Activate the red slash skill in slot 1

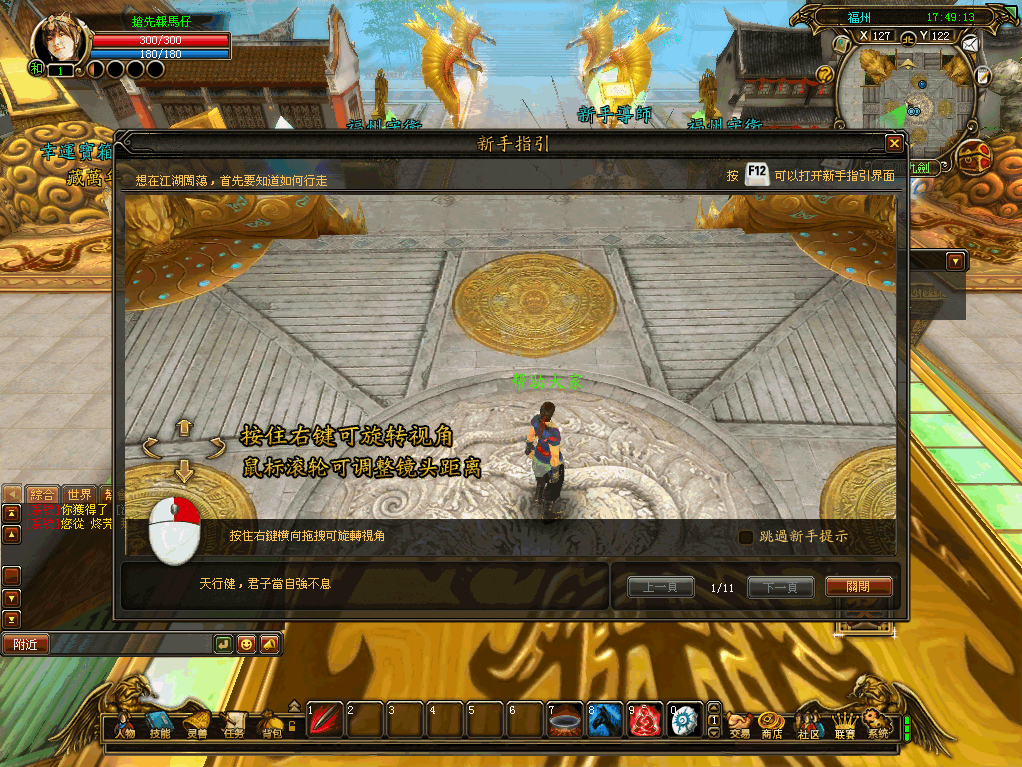tap(323, 720)
